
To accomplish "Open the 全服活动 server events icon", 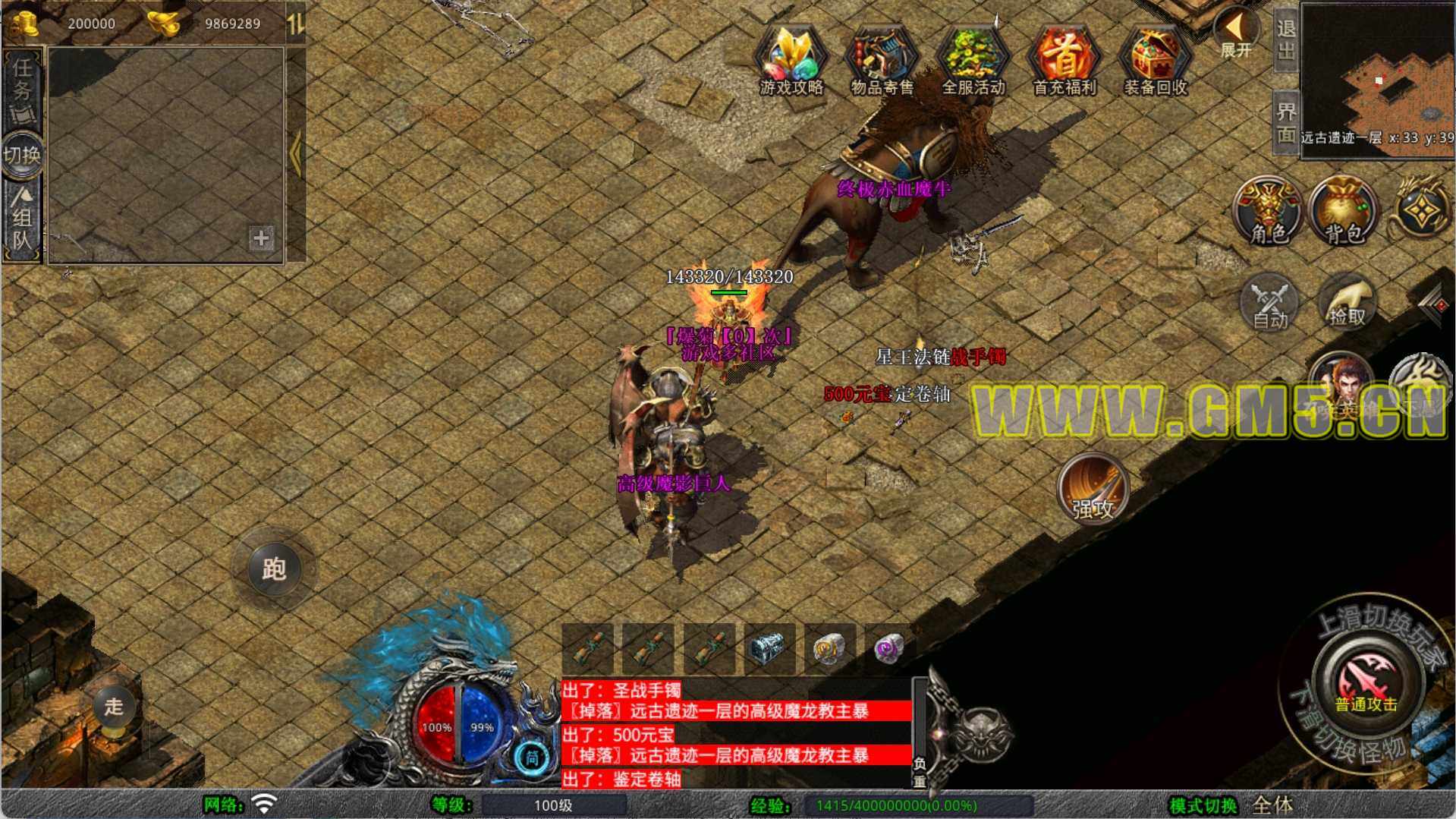I will (x=973, y=61).
